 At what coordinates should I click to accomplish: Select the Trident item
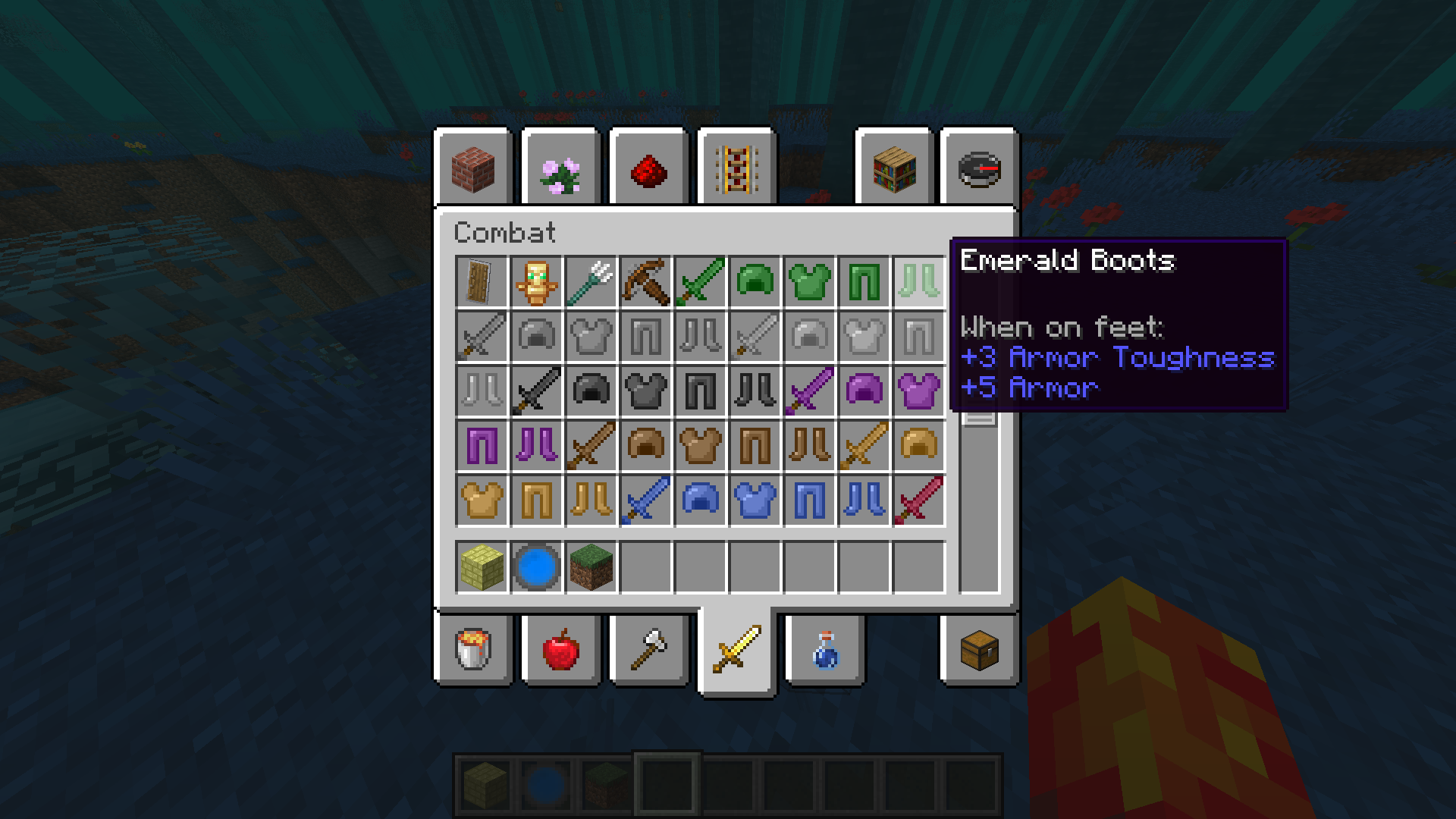591,282
